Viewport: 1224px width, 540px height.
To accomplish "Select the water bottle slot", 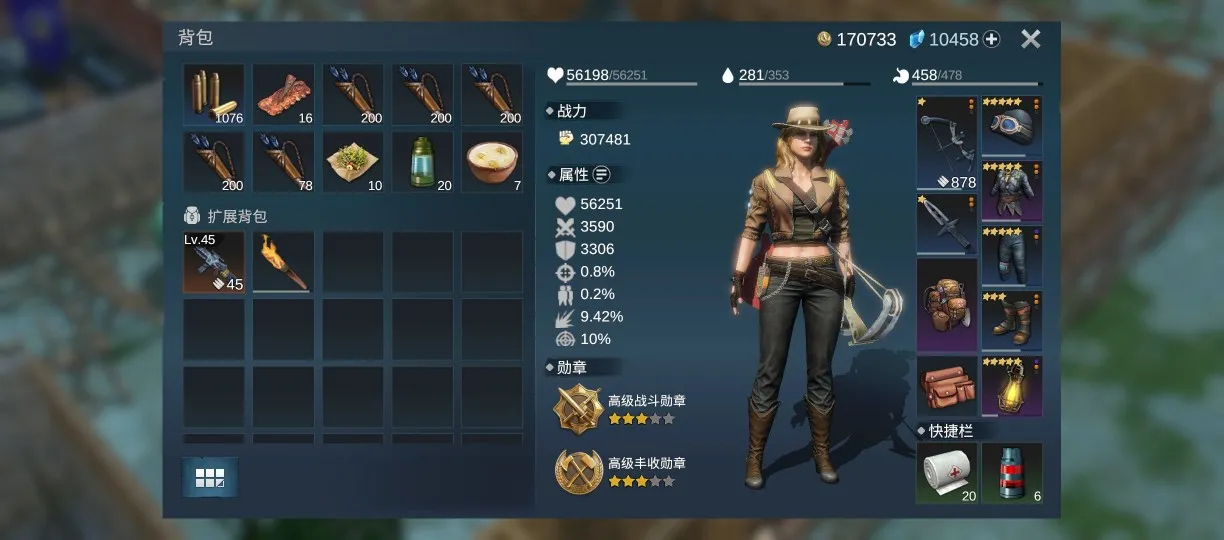I will click(422, 162).
